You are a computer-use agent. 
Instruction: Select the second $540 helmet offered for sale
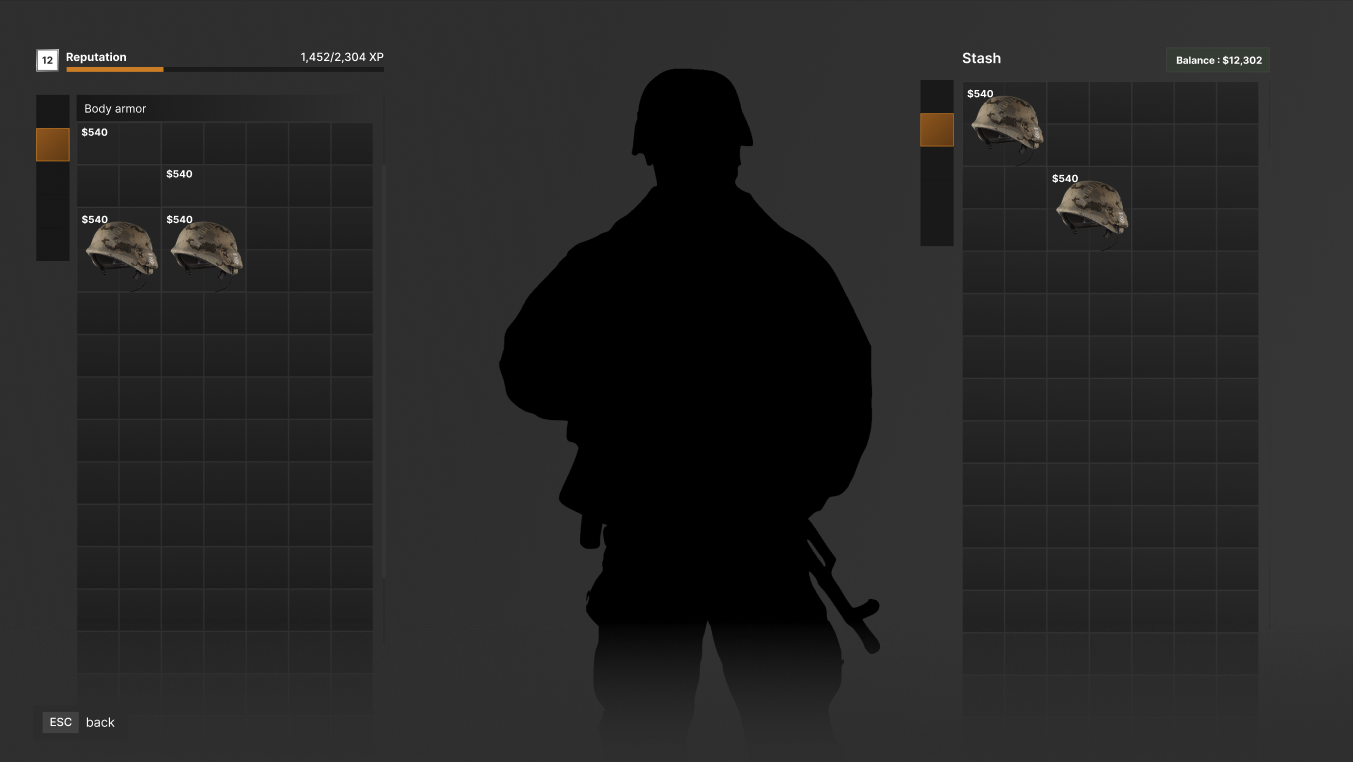pyautogui.click(x=205, y=252)
